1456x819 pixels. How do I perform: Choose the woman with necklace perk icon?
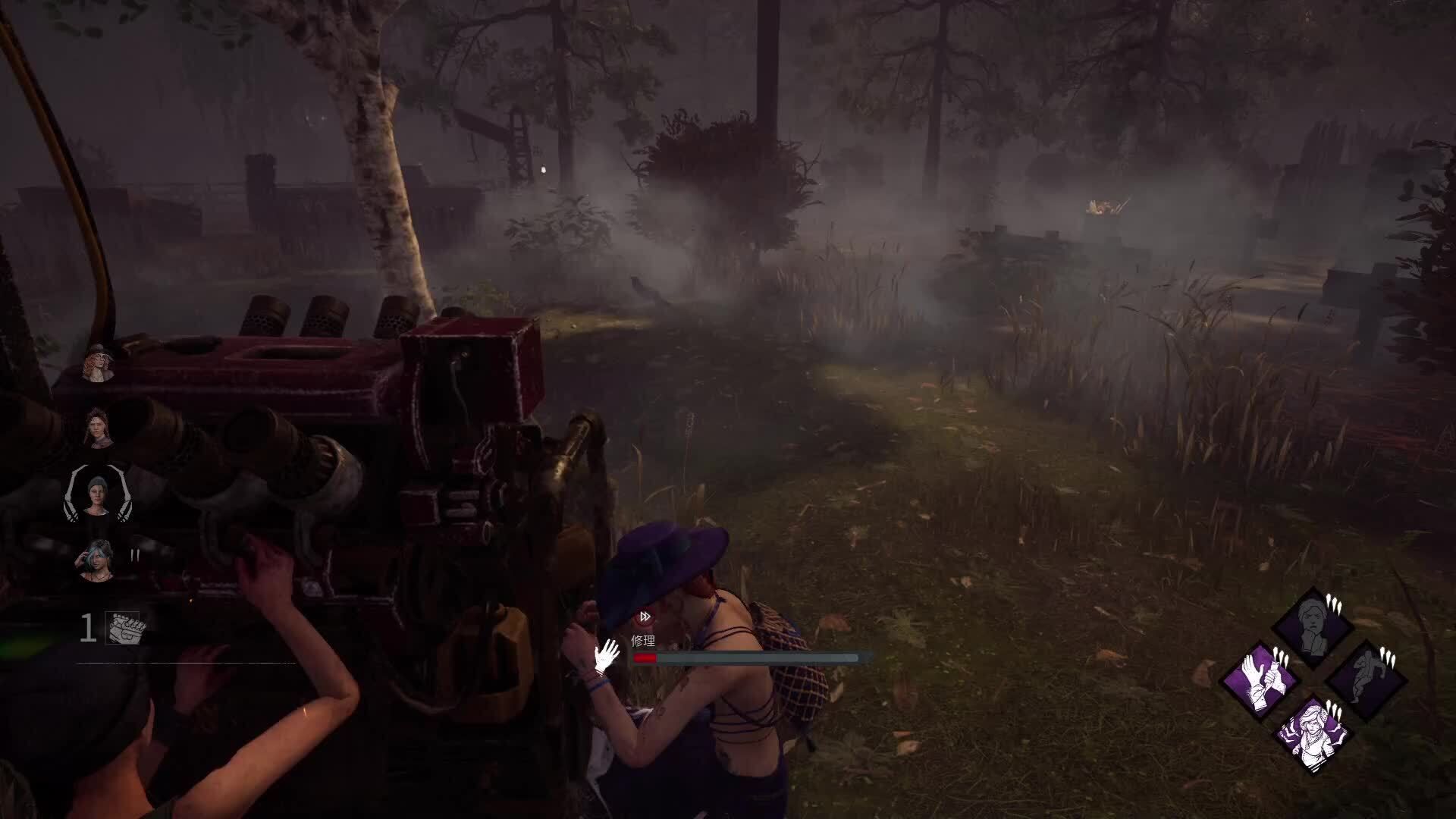pos(1313,732)
